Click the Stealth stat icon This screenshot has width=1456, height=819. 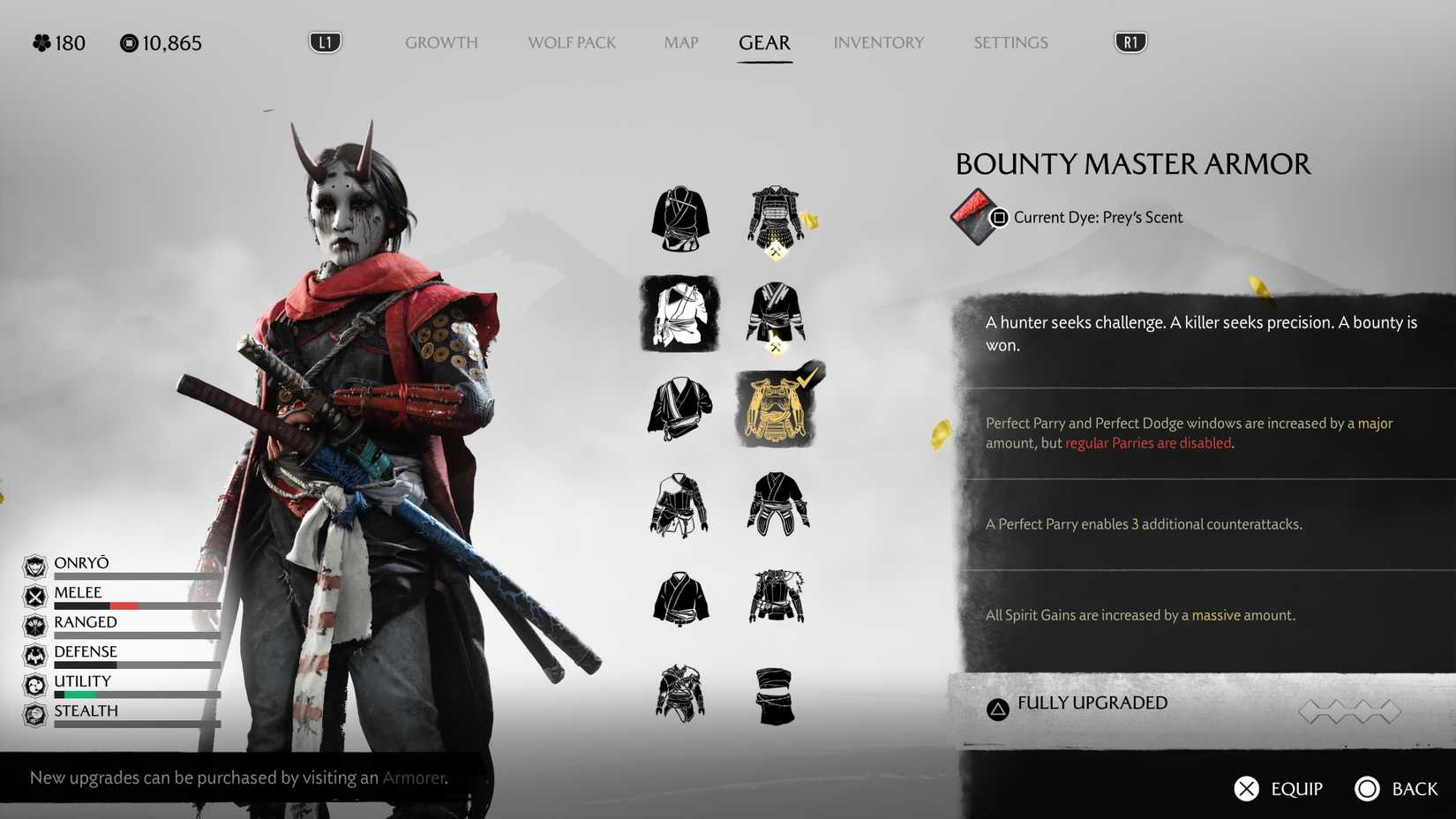point(35,713)
